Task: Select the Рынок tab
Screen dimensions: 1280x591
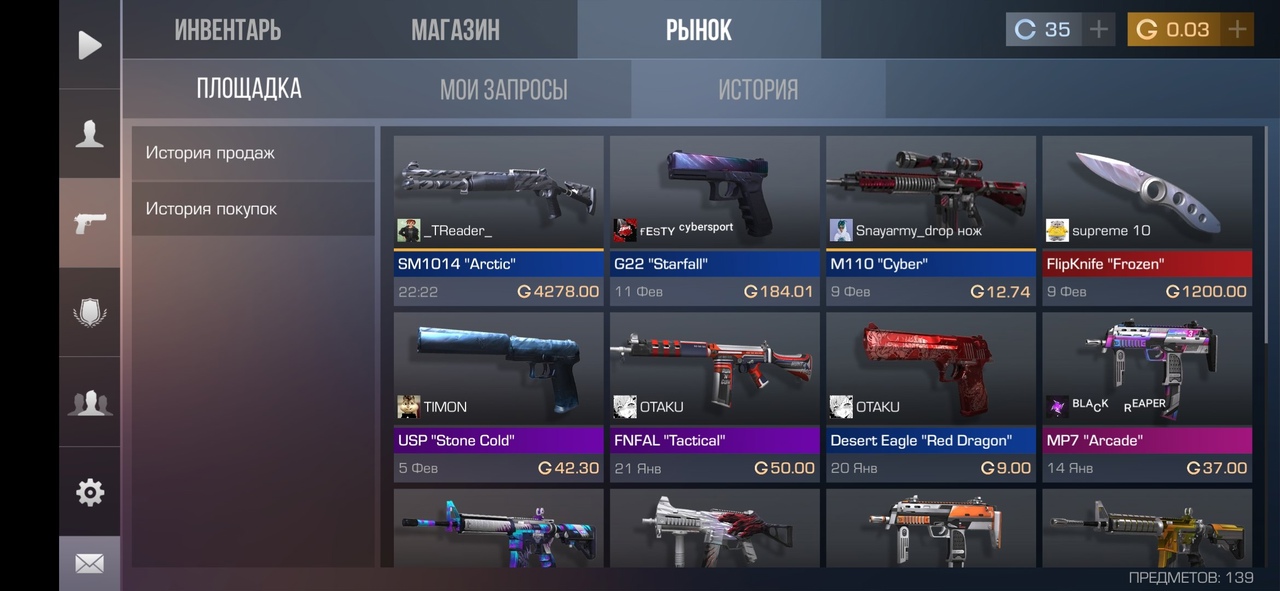Action: tap(699, 30)
